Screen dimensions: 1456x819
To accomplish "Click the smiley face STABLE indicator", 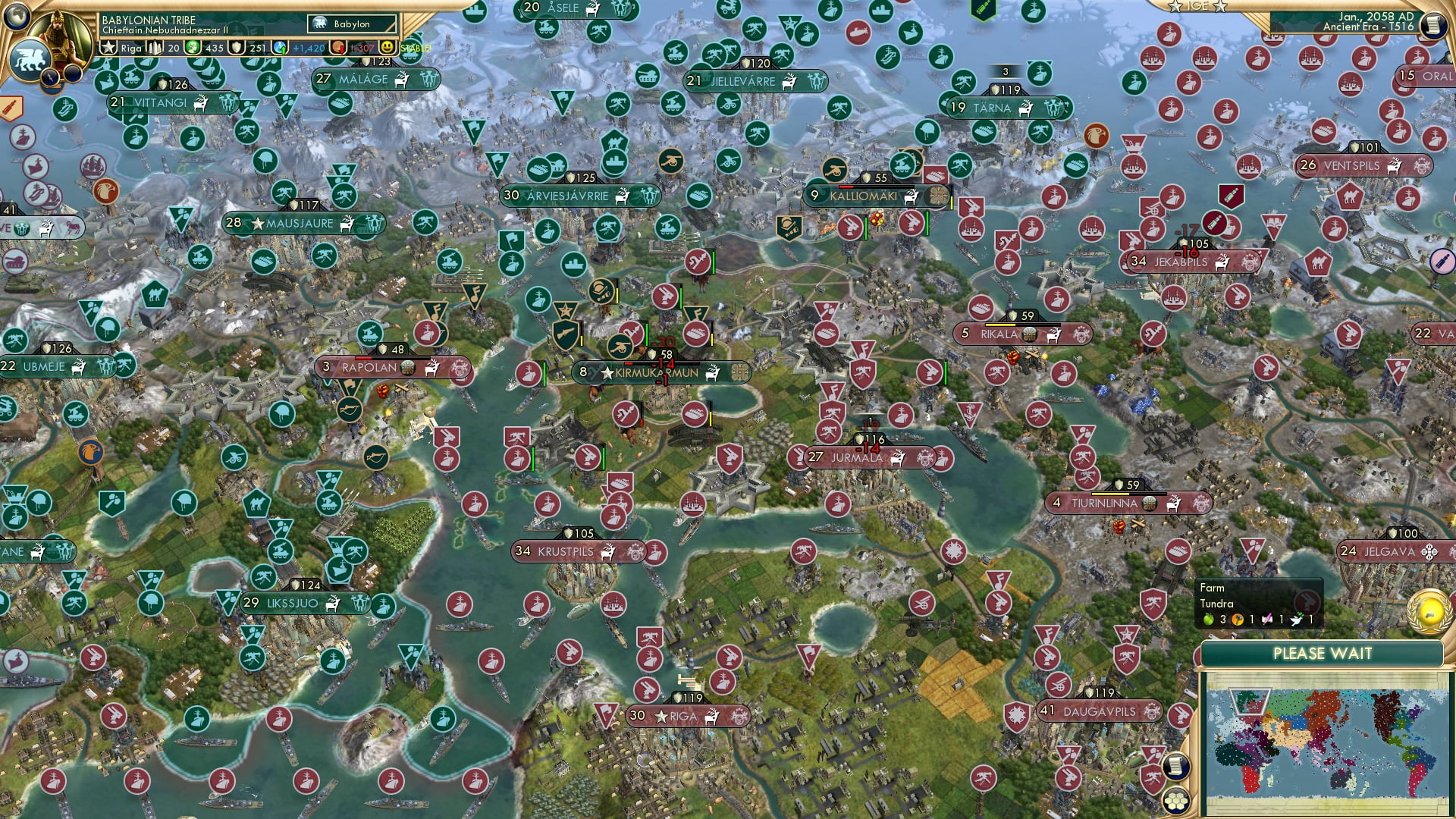I will pos(388,47).
